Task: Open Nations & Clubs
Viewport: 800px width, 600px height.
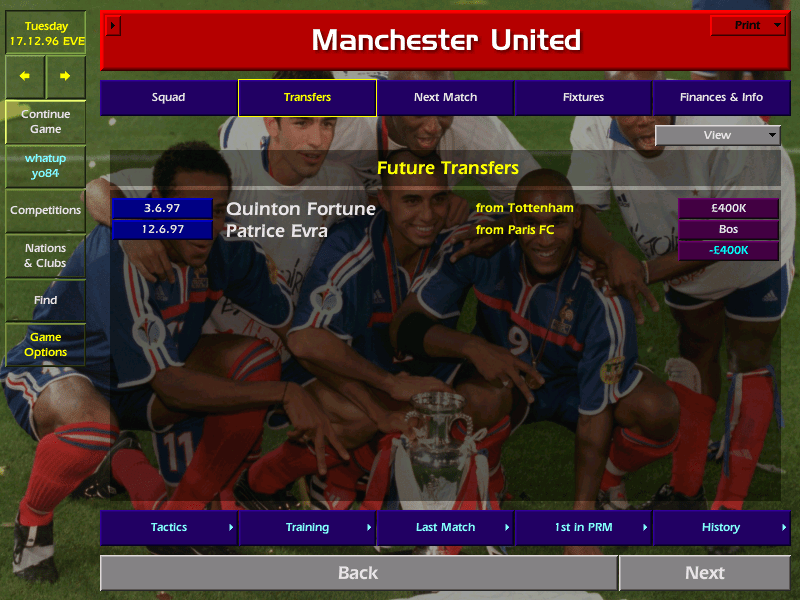Action: [45, 255]
